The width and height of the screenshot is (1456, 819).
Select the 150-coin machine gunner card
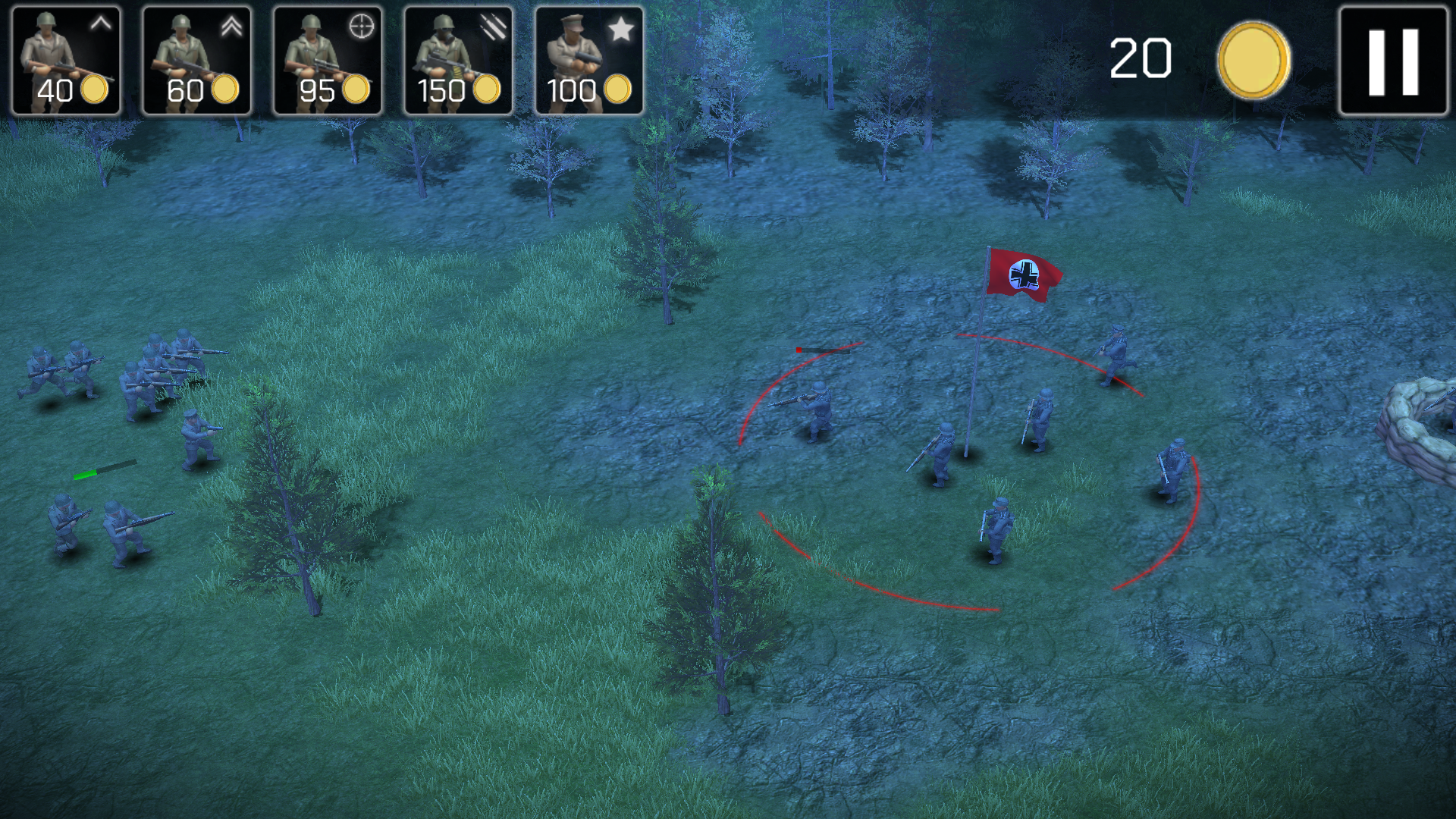458,61
